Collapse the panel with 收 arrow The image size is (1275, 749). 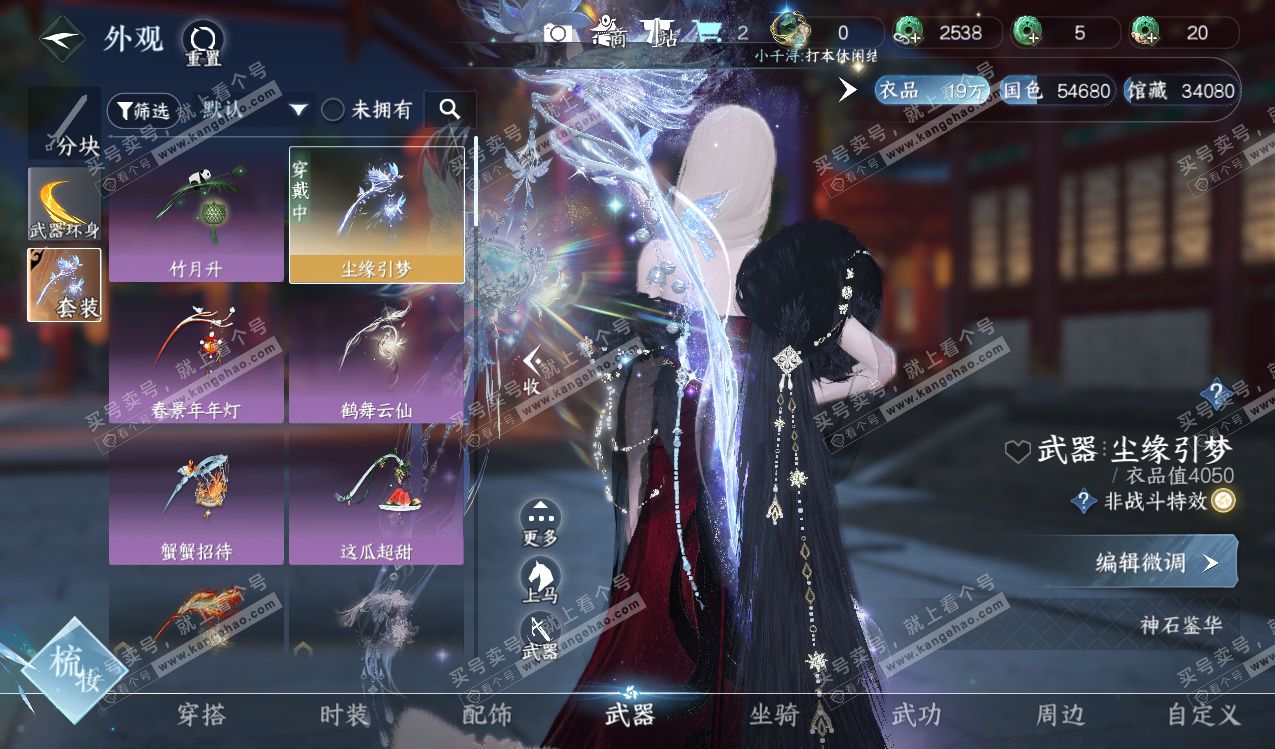(532, 372)
